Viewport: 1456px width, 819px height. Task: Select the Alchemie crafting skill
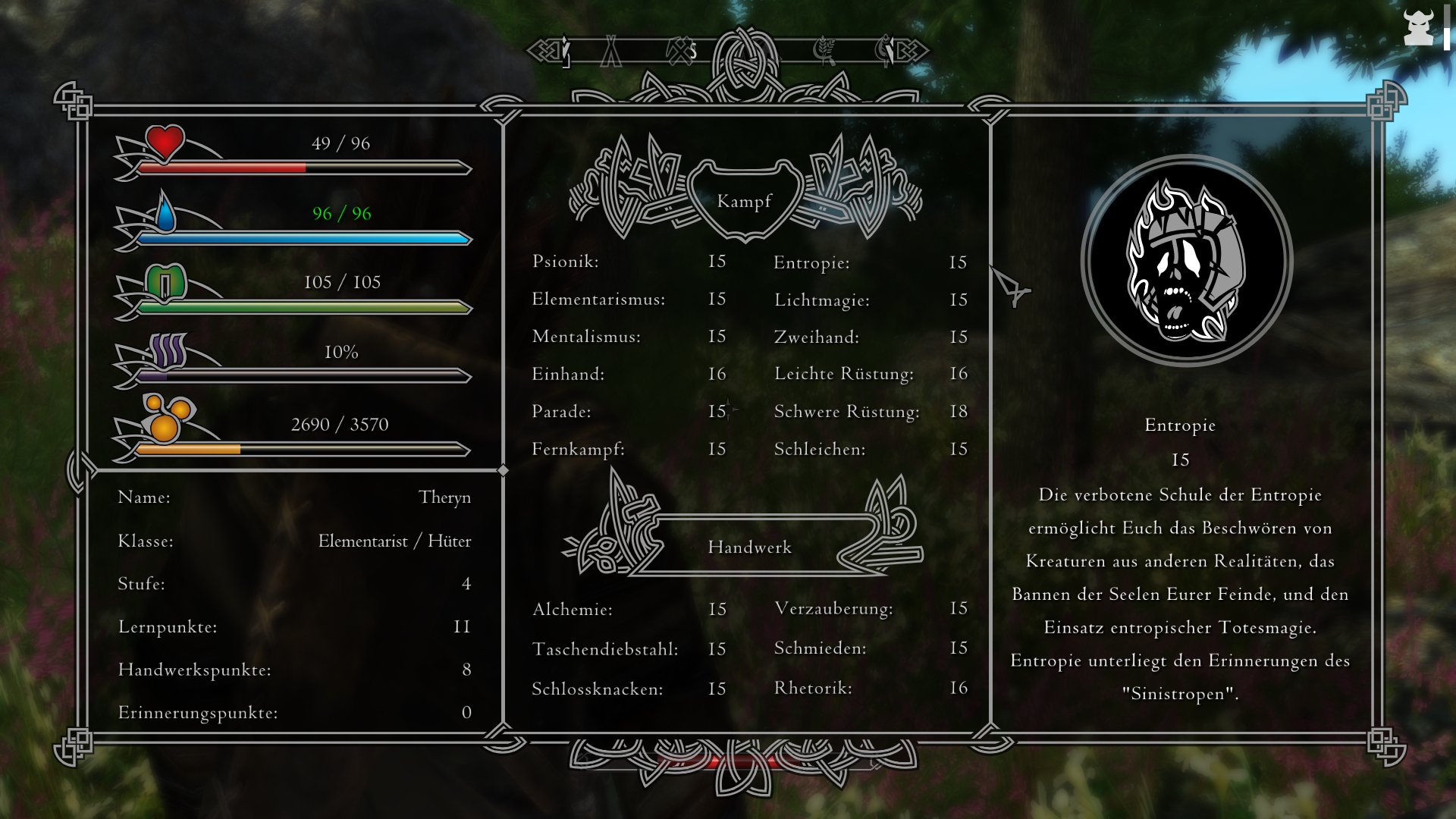click(573, 610)
